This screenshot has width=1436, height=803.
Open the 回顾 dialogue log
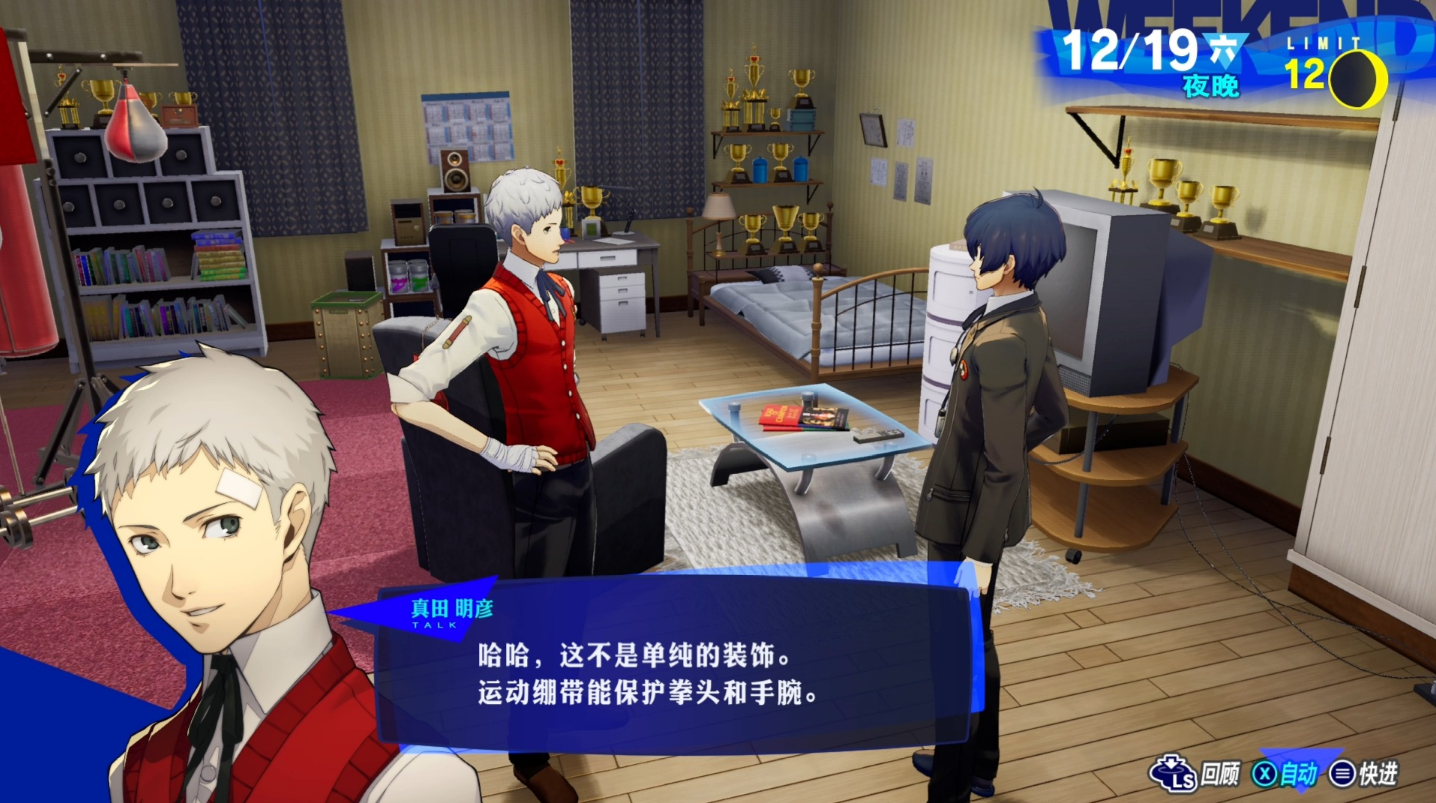point(1195,773)
